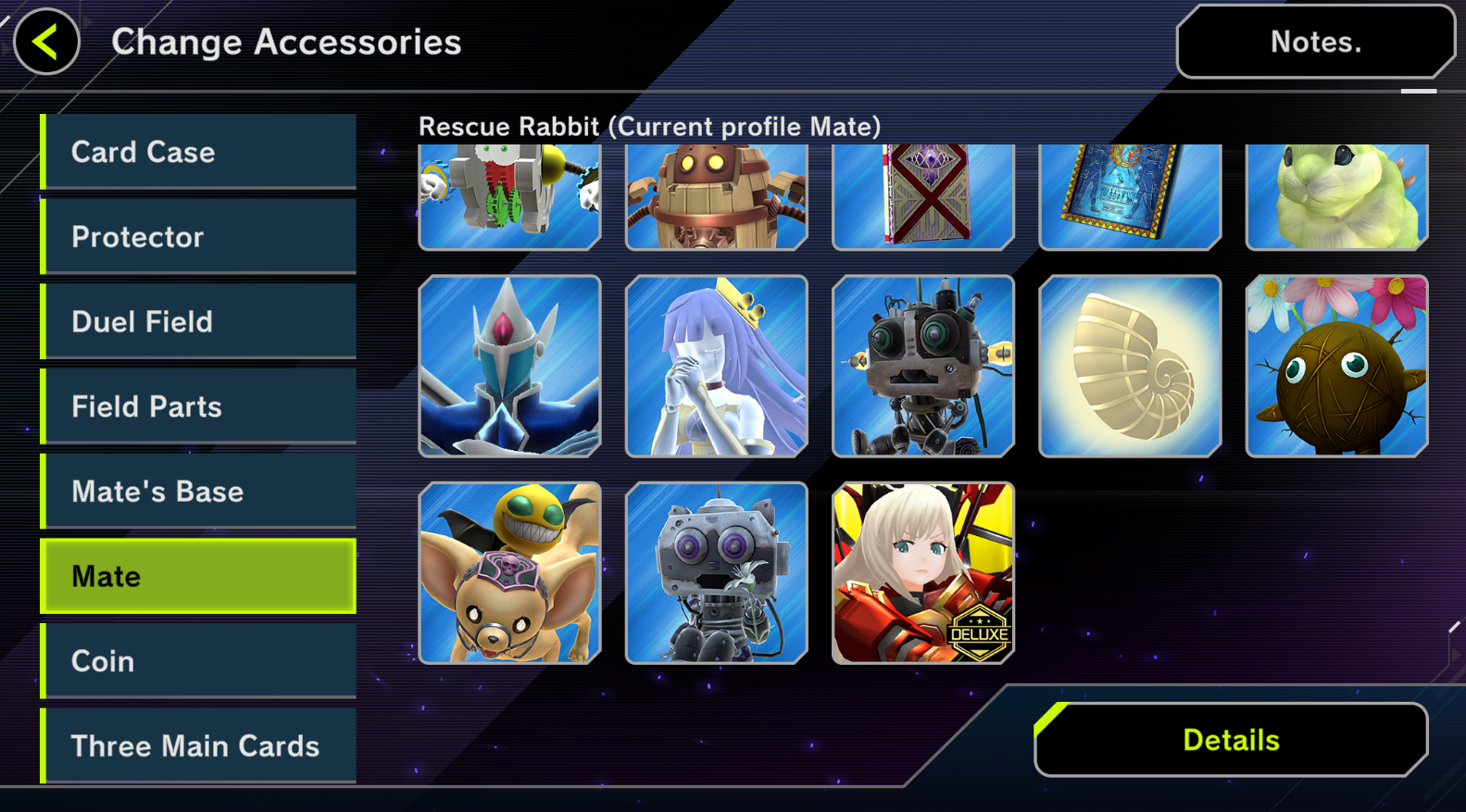Viewport: 1466px width, 812px height.
Task: Pick the purple-eyed robot holding flower
Action: click(716, 573)
